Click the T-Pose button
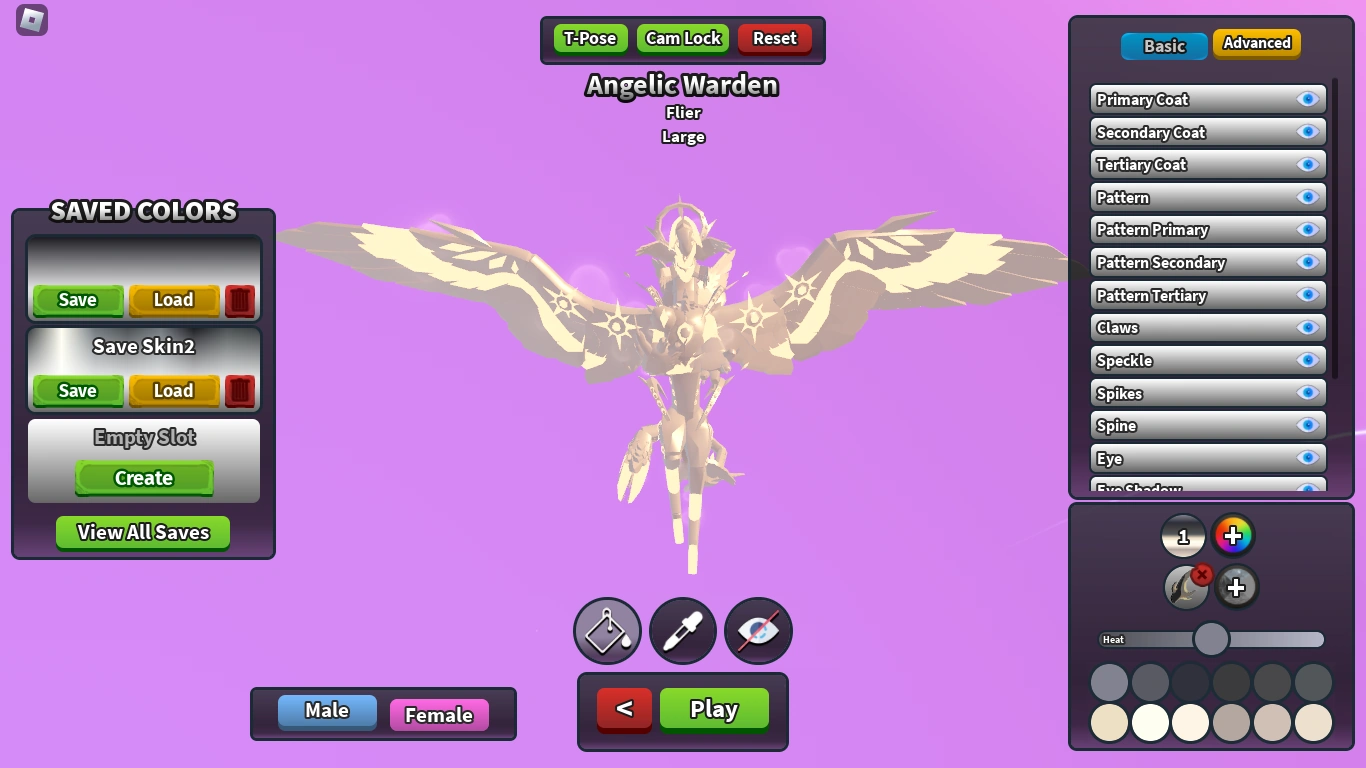Viewport: 1366px width, 768px height. point(589,38)
